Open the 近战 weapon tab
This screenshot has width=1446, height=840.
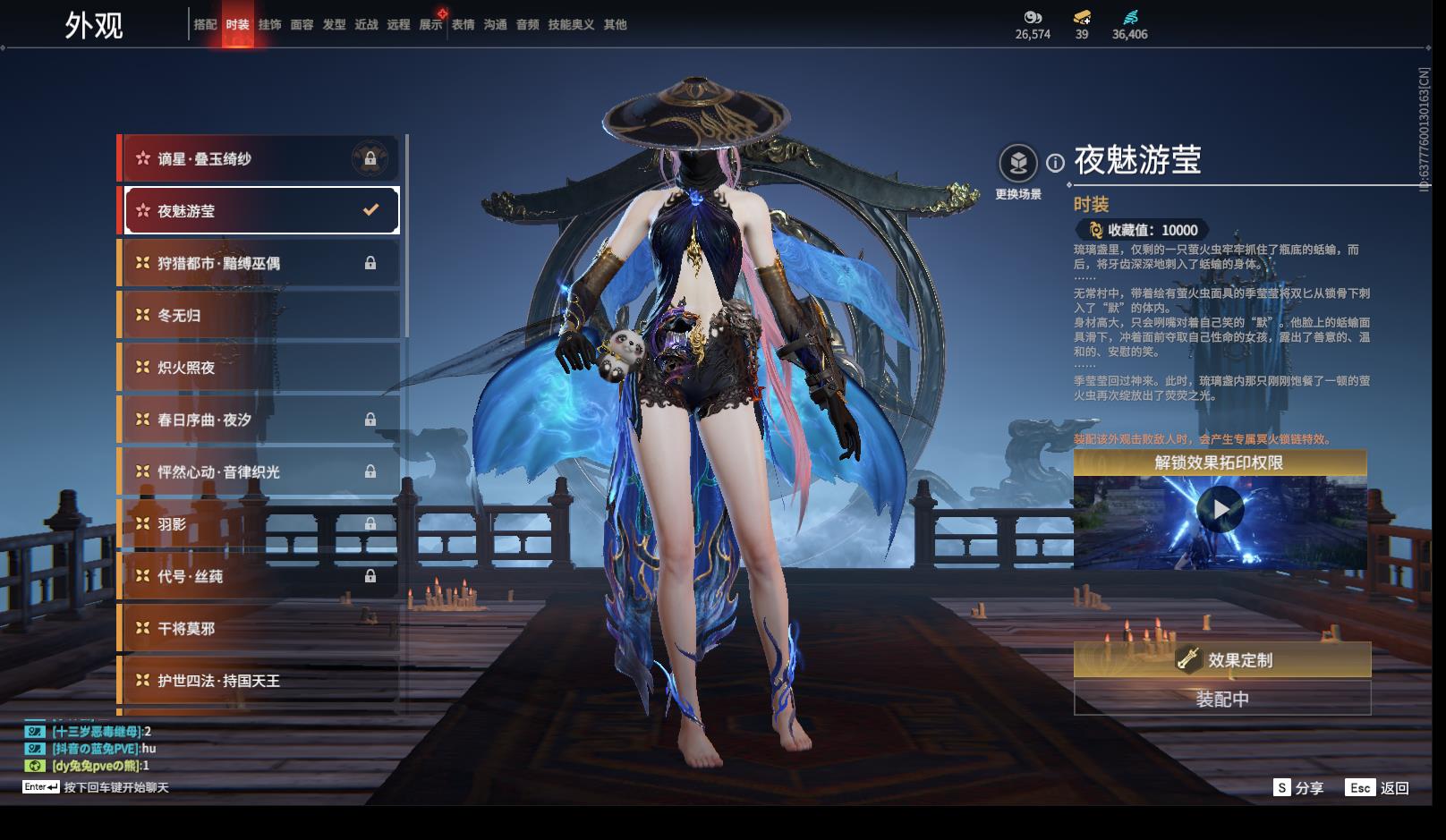point(366,25)
